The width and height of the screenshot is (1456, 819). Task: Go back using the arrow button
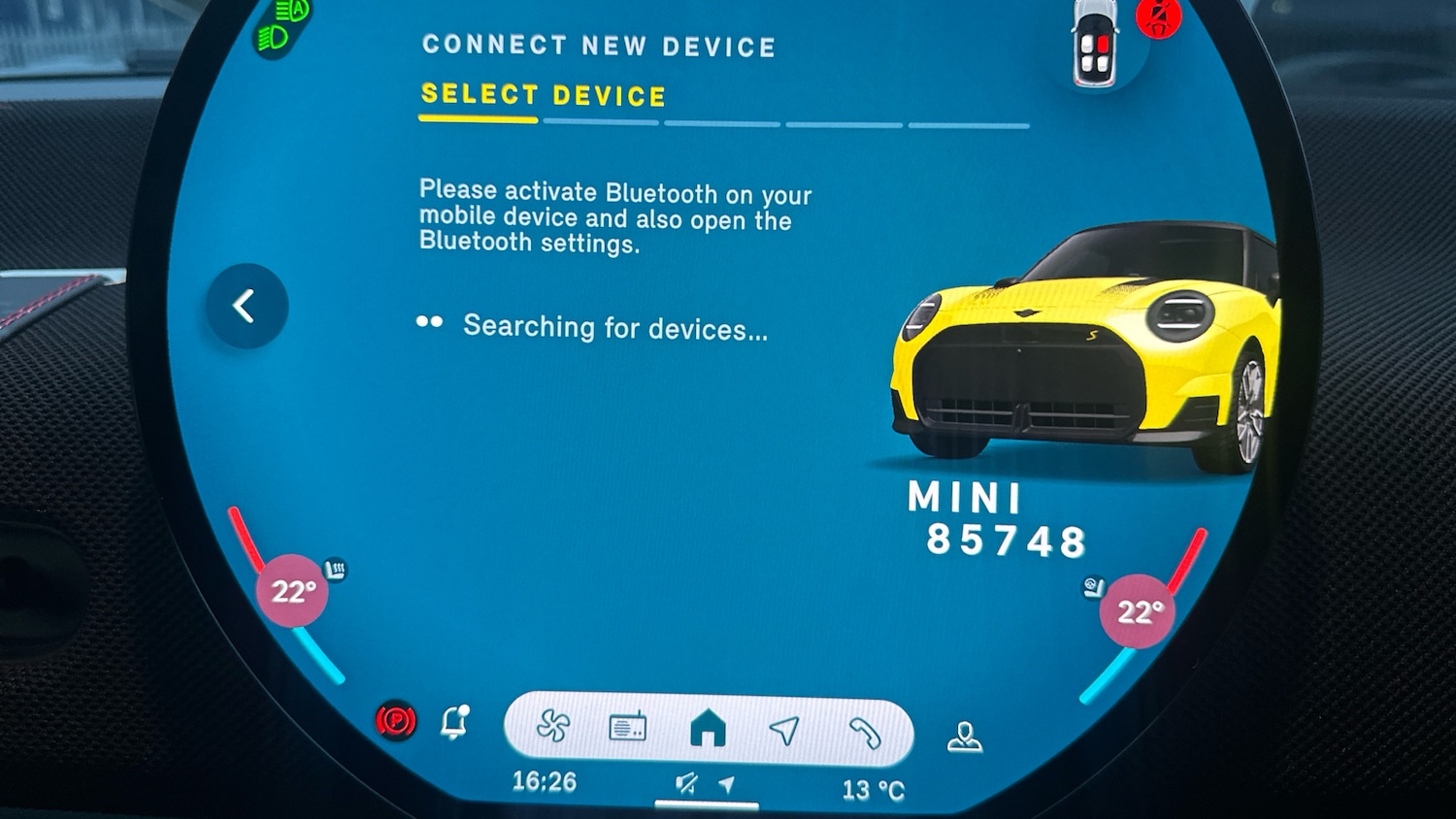tap(247, 307)
